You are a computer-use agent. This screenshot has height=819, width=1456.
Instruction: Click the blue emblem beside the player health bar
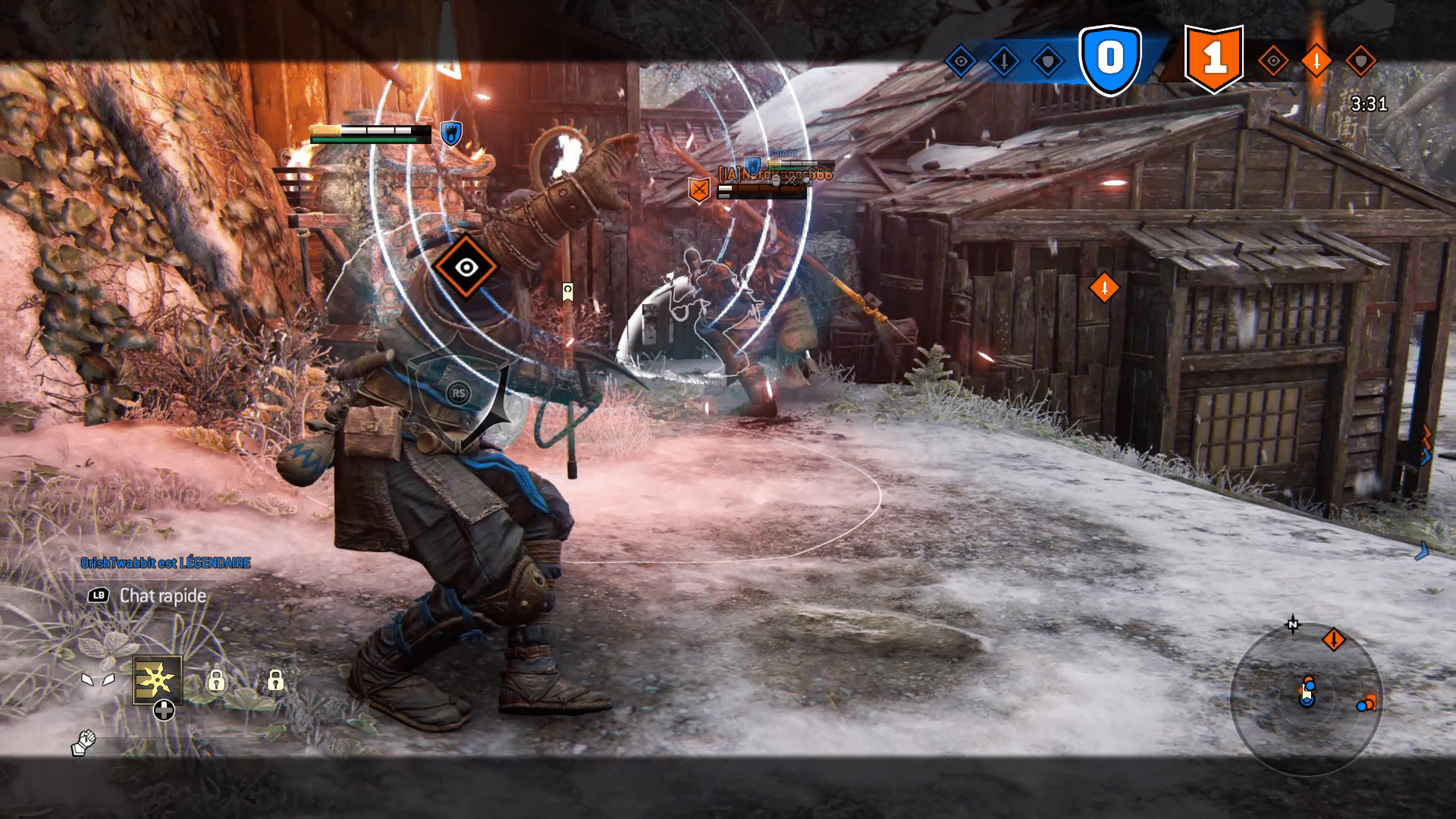click(x=451, y=134)
